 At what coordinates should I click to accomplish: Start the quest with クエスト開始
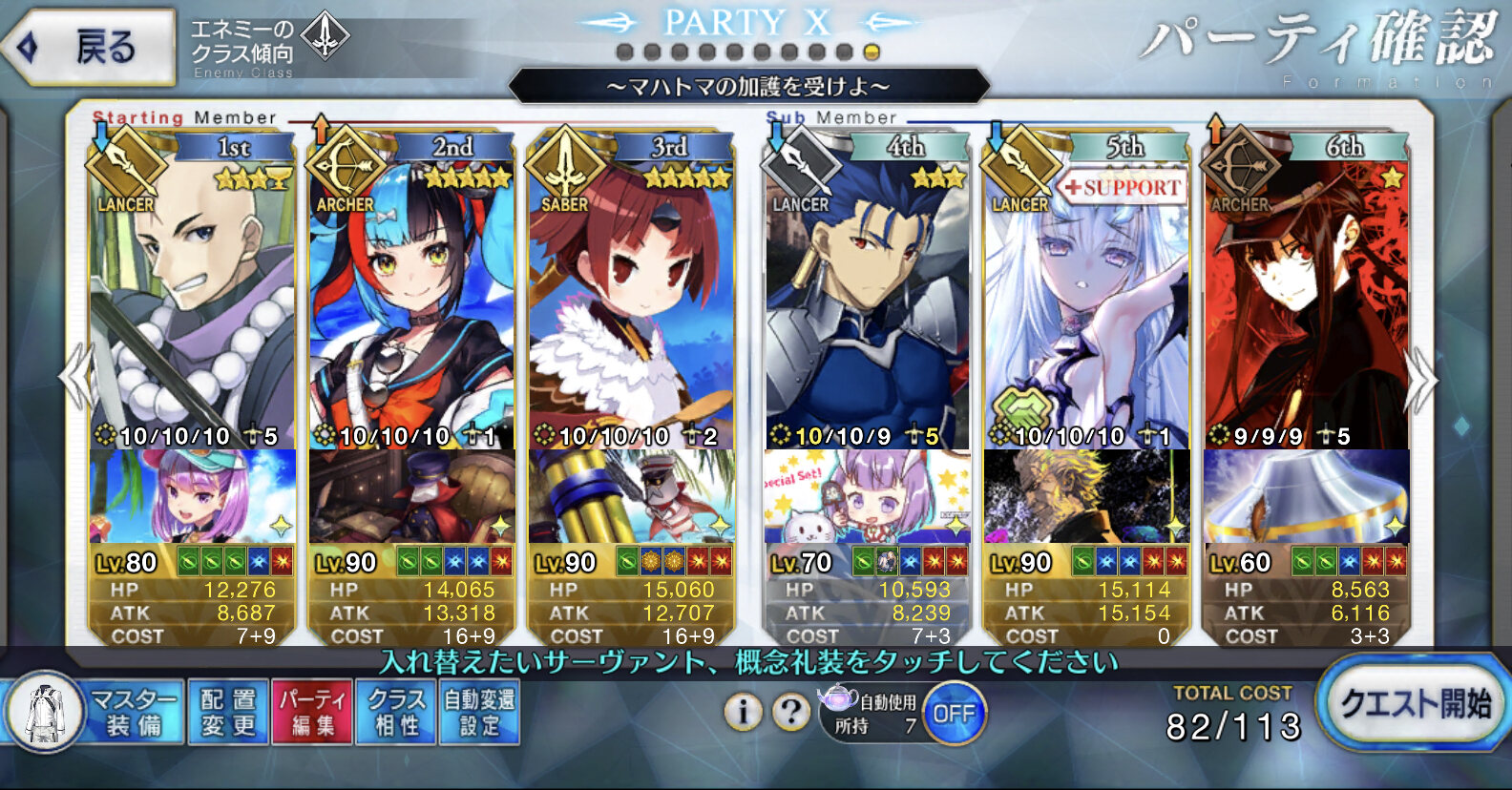pos(1413,705)
